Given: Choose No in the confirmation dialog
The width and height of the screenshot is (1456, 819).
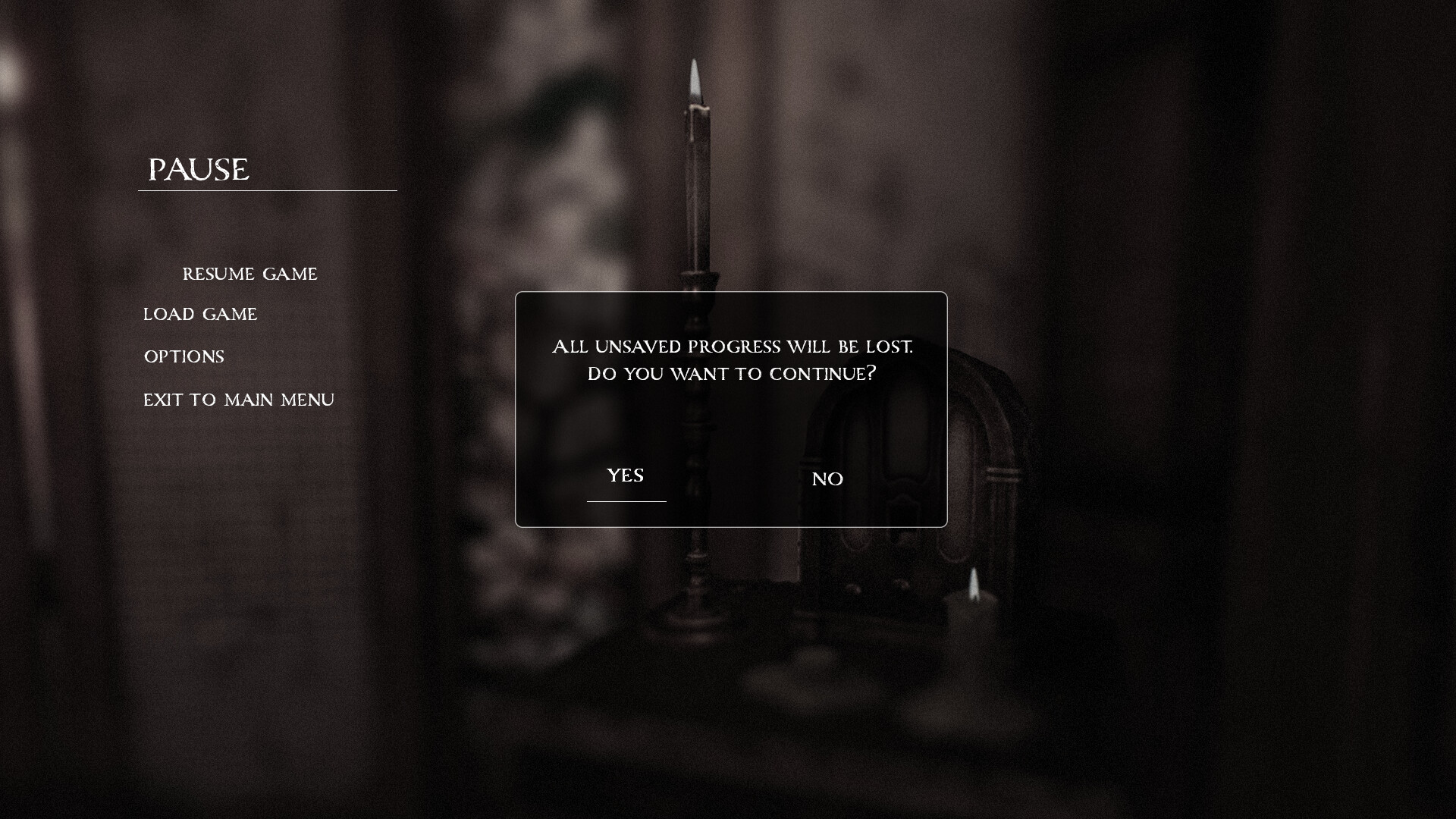Looking at the screenshot, I should pos(827,479).
